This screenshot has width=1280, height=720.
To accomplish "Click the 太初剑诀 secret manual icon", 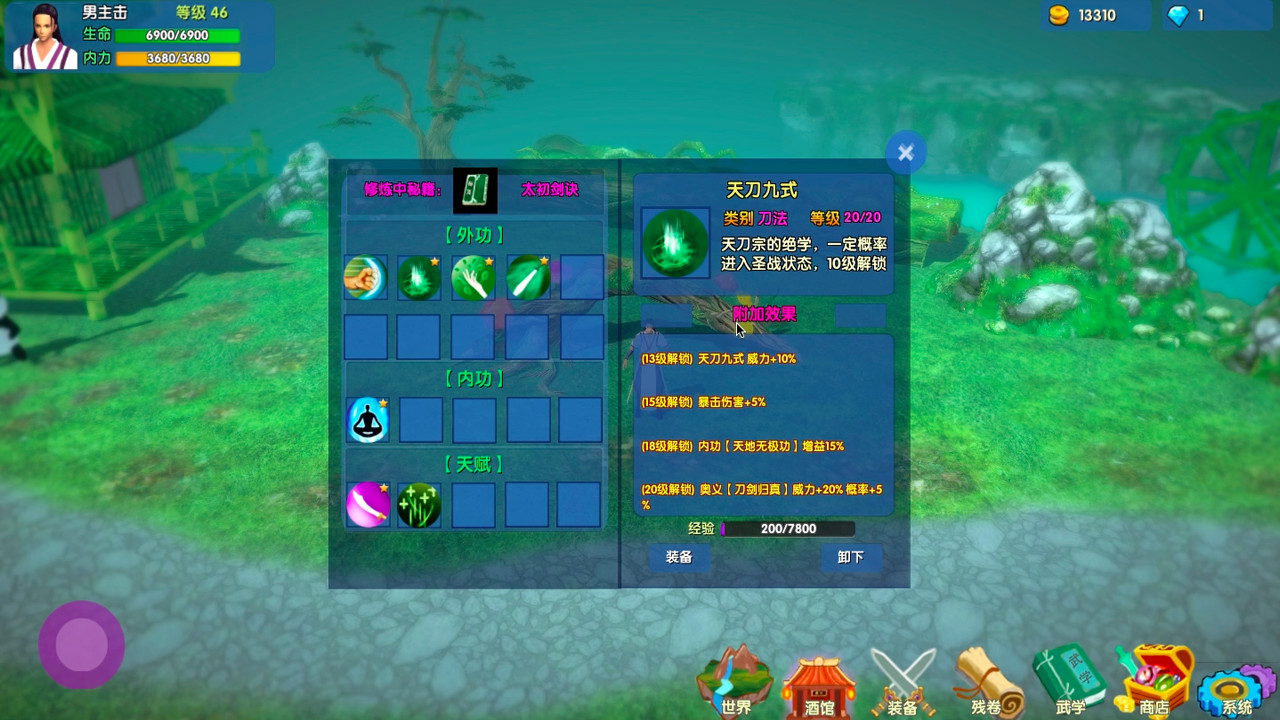I will pyautogui.click(x=473, y=190).
